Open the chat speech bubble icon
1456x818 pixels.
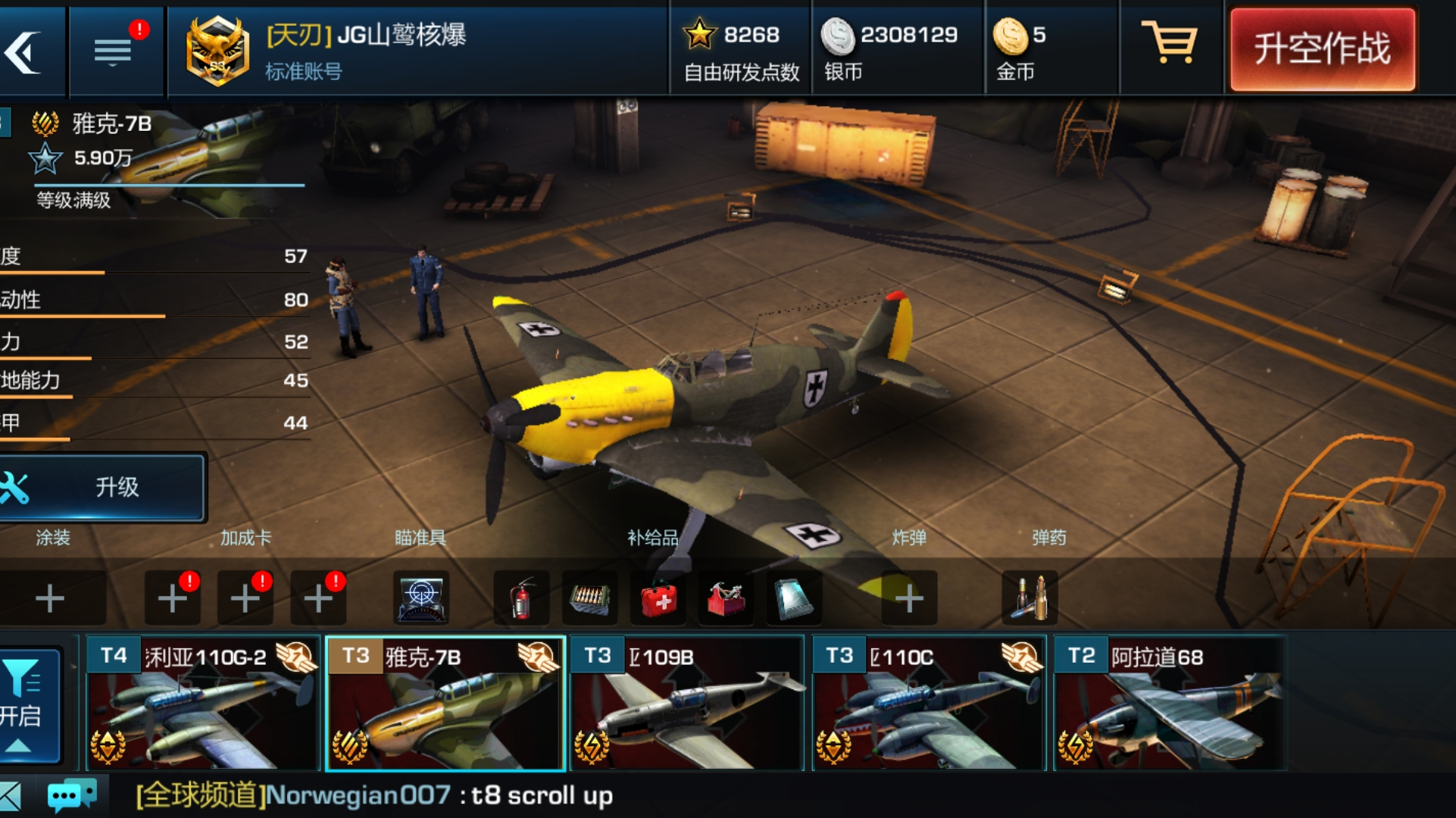pos(71,795)
